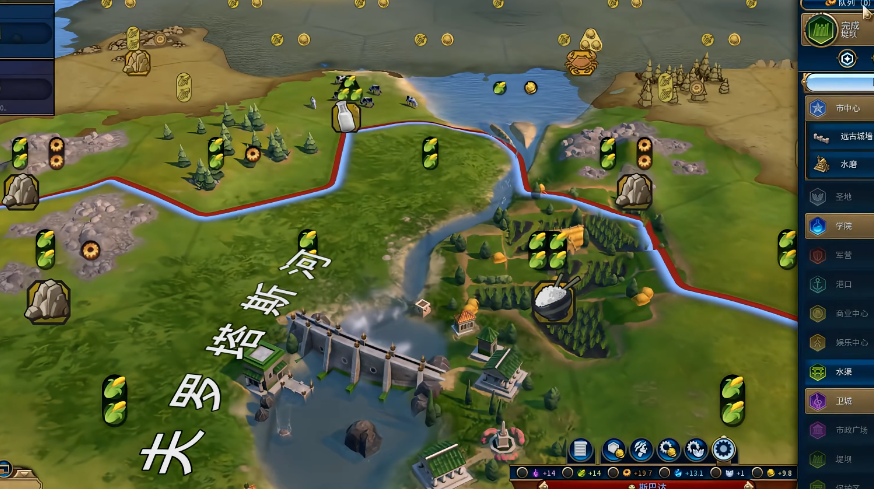Select the Government Plaza (市政广场) district
This screenshot has width=874, height=489.
pos(845,430)
